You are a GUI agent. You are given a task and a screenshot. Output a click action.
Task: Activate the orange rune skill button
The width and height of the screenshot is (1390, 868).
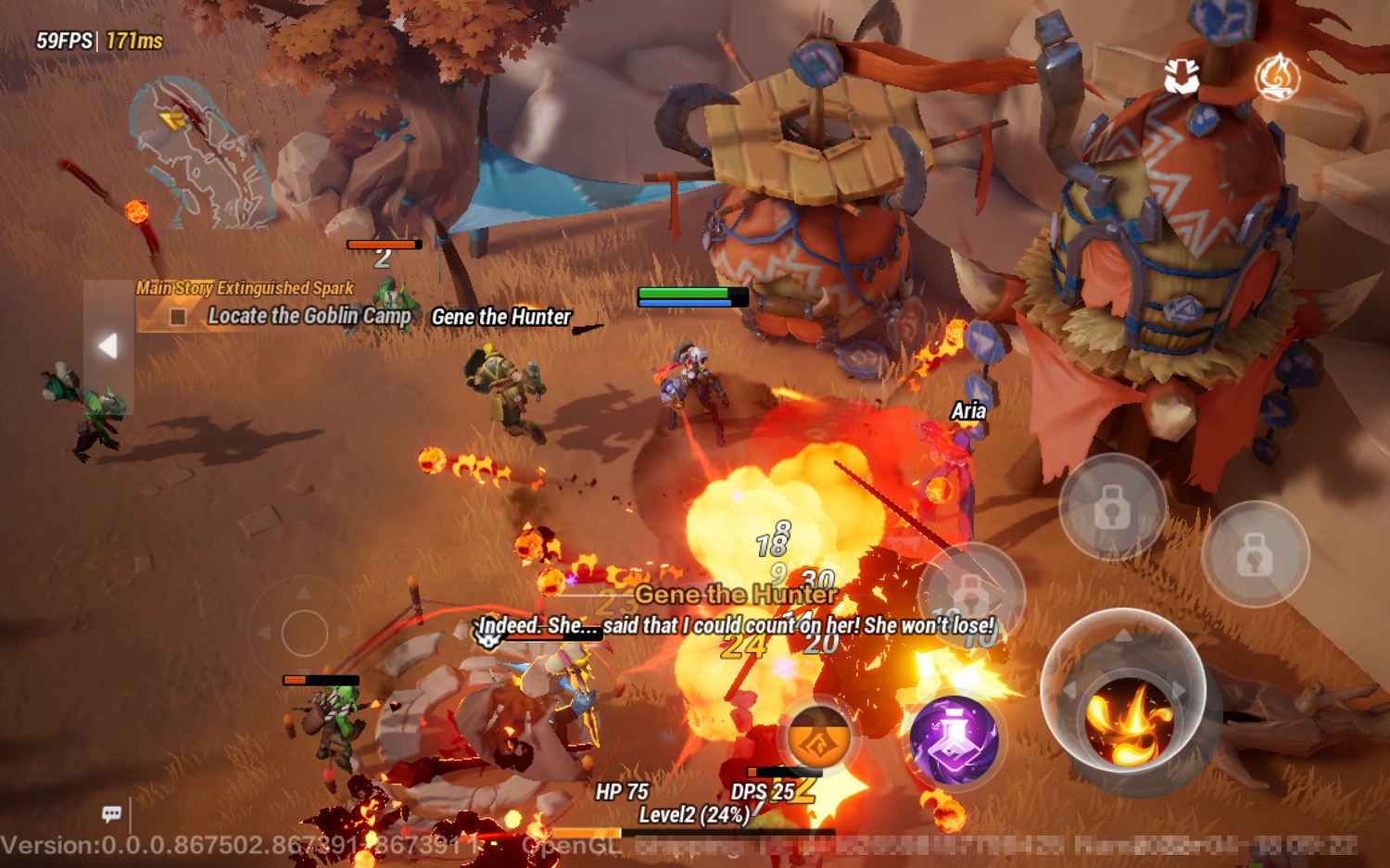click(819, 736)
